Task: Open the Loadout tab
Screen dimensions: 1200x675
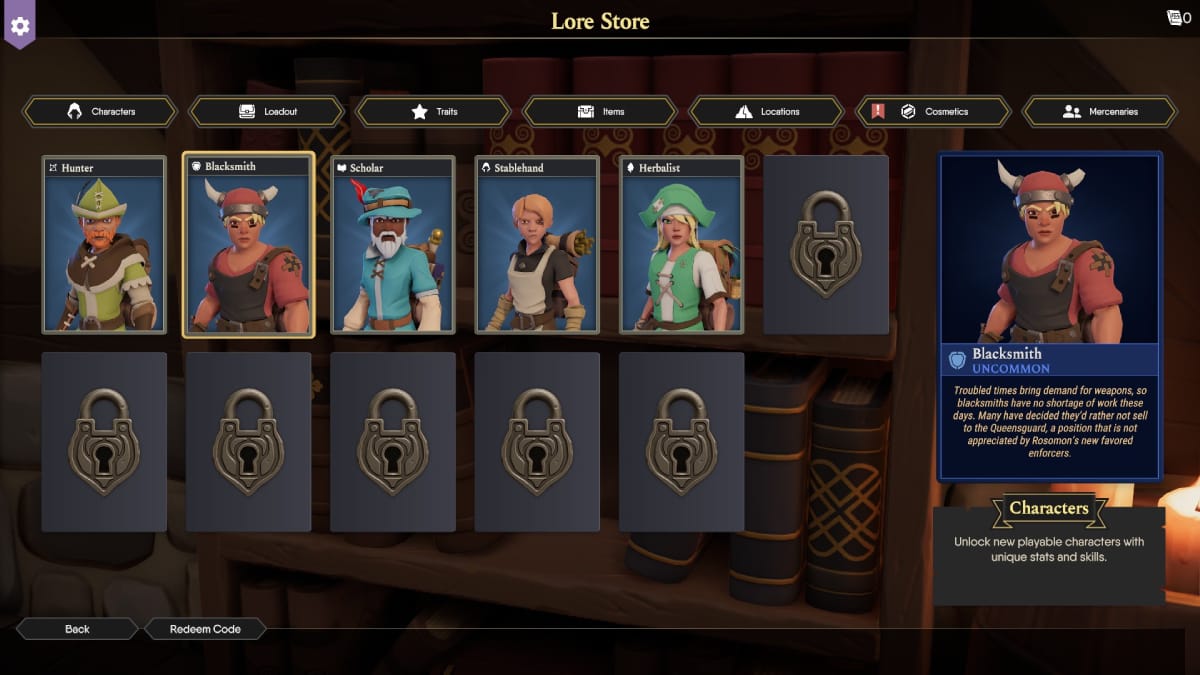Action: [267, 111]
